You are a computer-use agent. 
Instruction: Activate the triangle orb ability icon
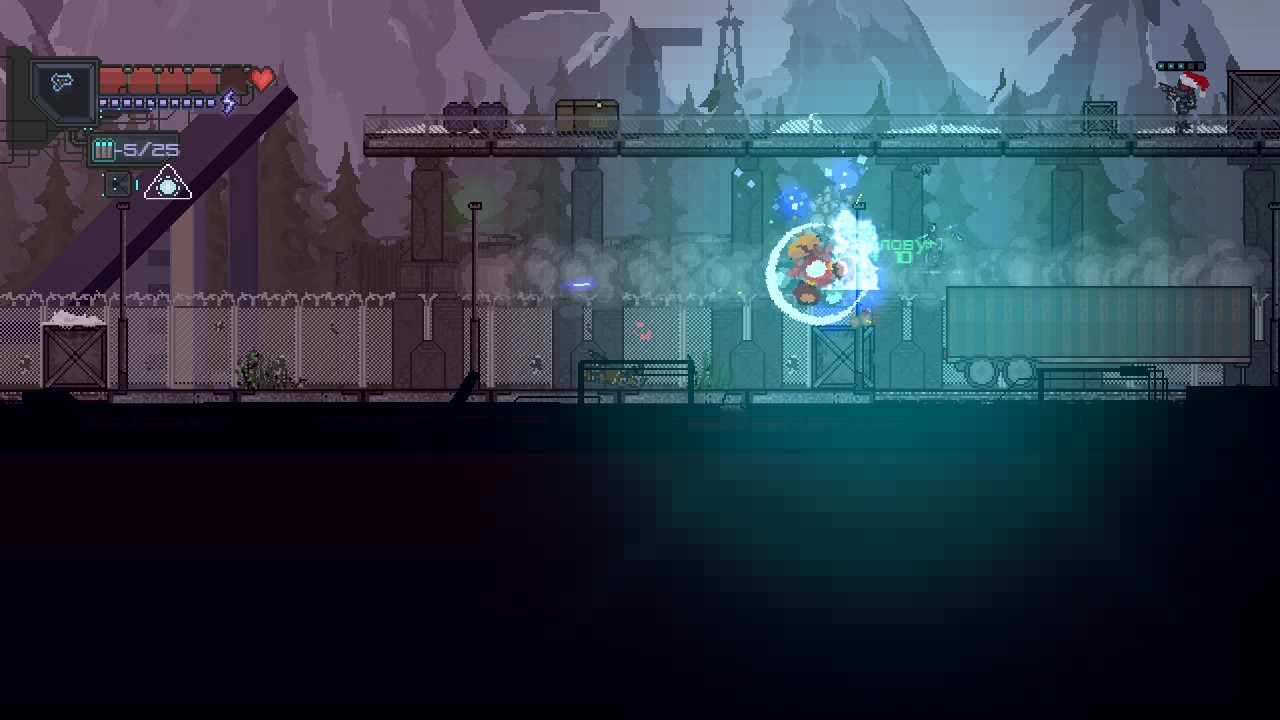click(x=167, y=185)
